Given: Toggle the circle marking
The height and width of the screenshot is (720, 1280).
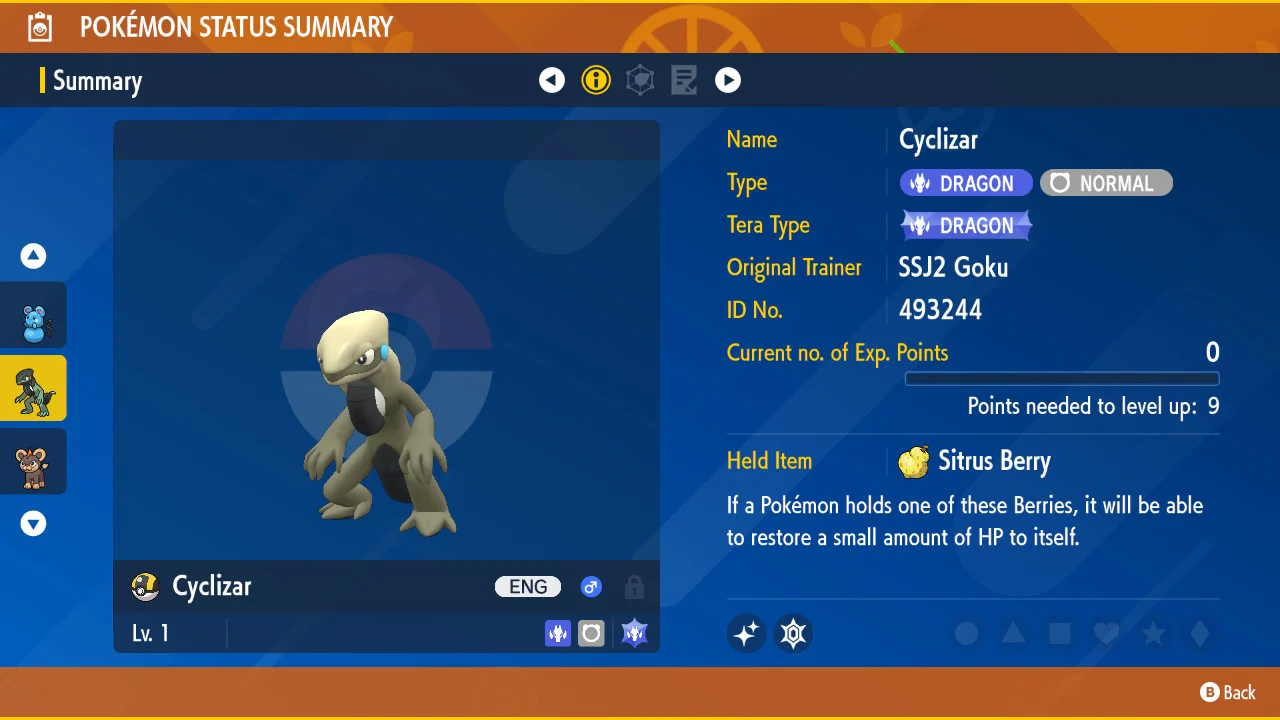Looking at the screenshot, I should click(x=966, y=634).
